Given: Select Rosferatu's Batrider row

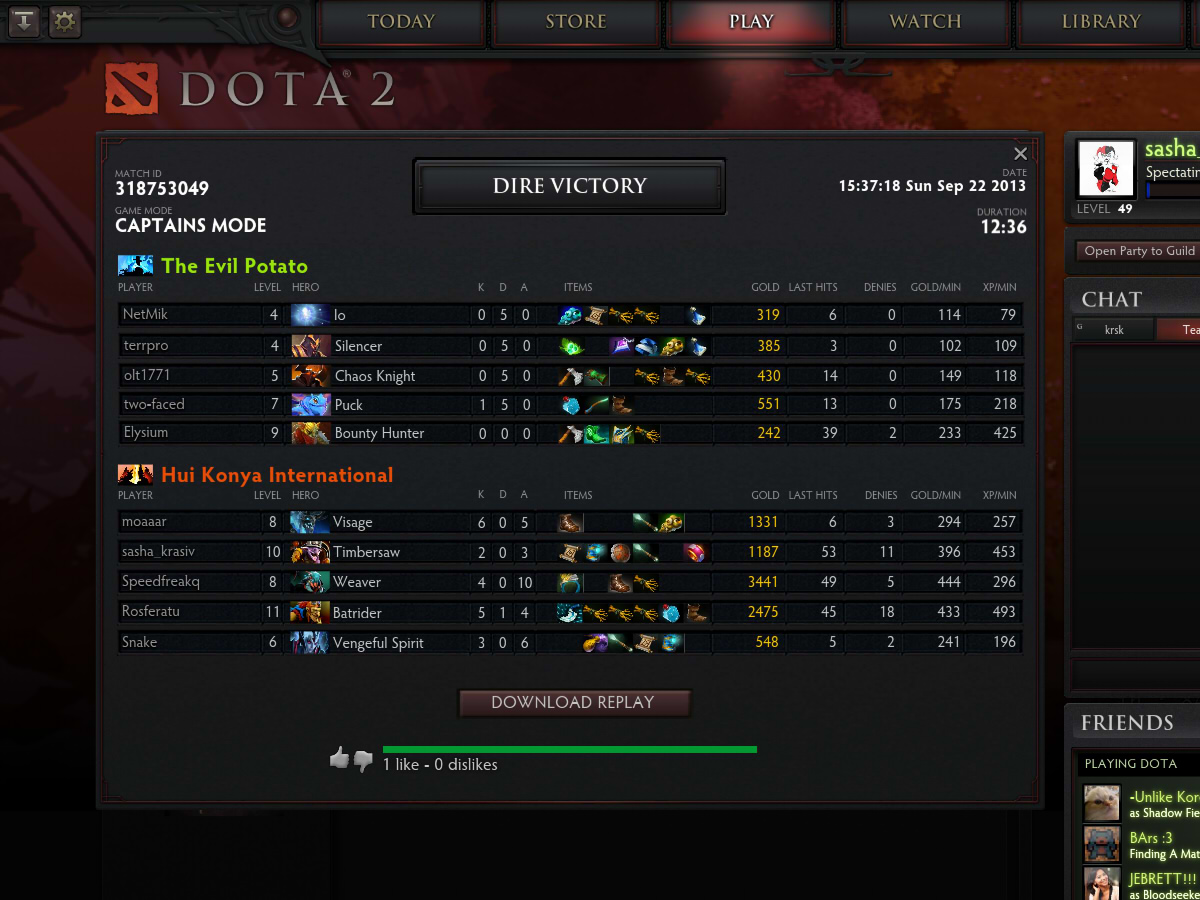Looking at the screenshot, I should pyautogui.click(x=570, y=612).
